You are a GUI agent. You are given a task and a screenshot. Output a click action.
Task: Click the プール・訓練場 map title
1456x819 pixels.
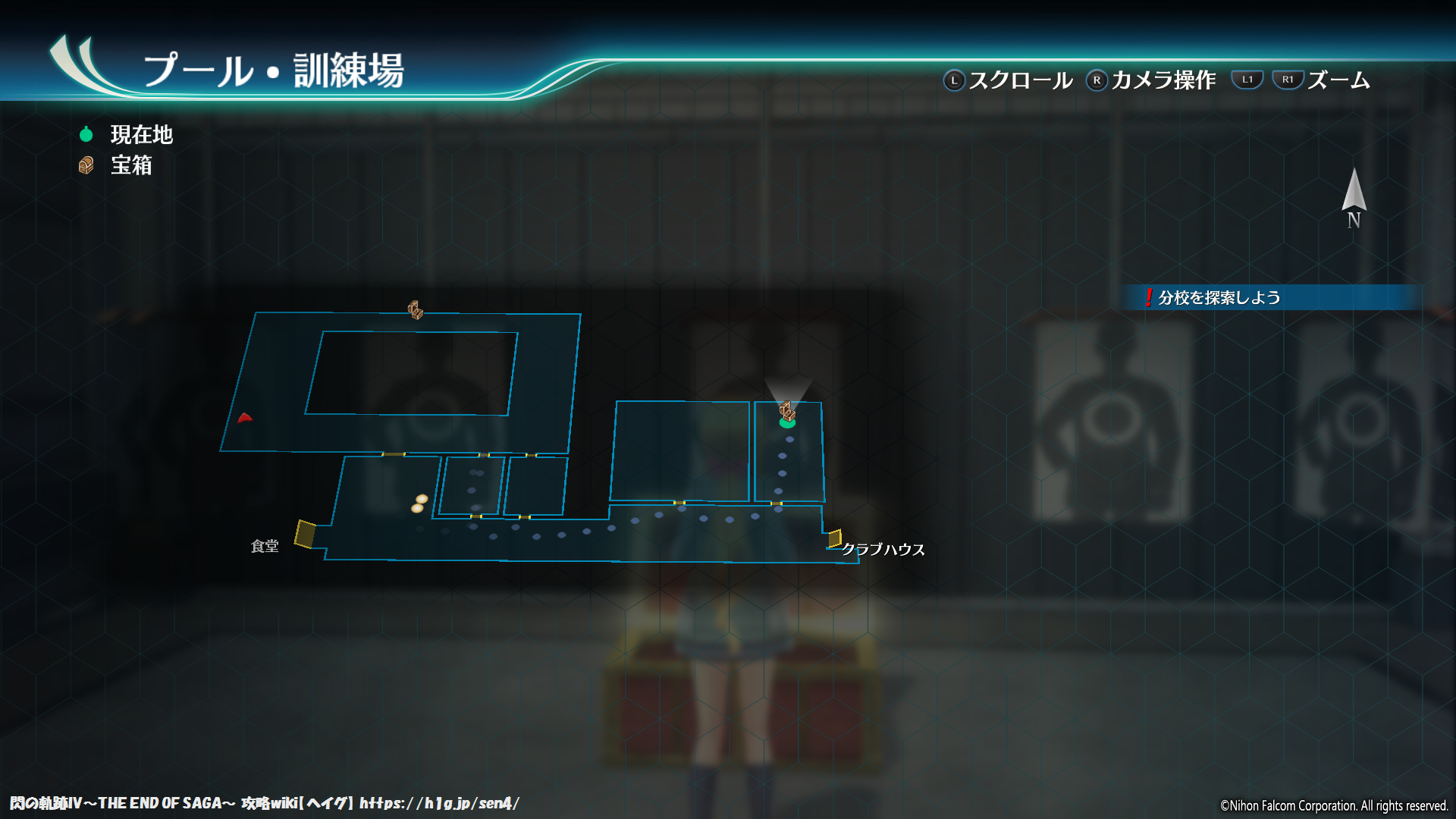pyautogui.click(x=277, y=70)
